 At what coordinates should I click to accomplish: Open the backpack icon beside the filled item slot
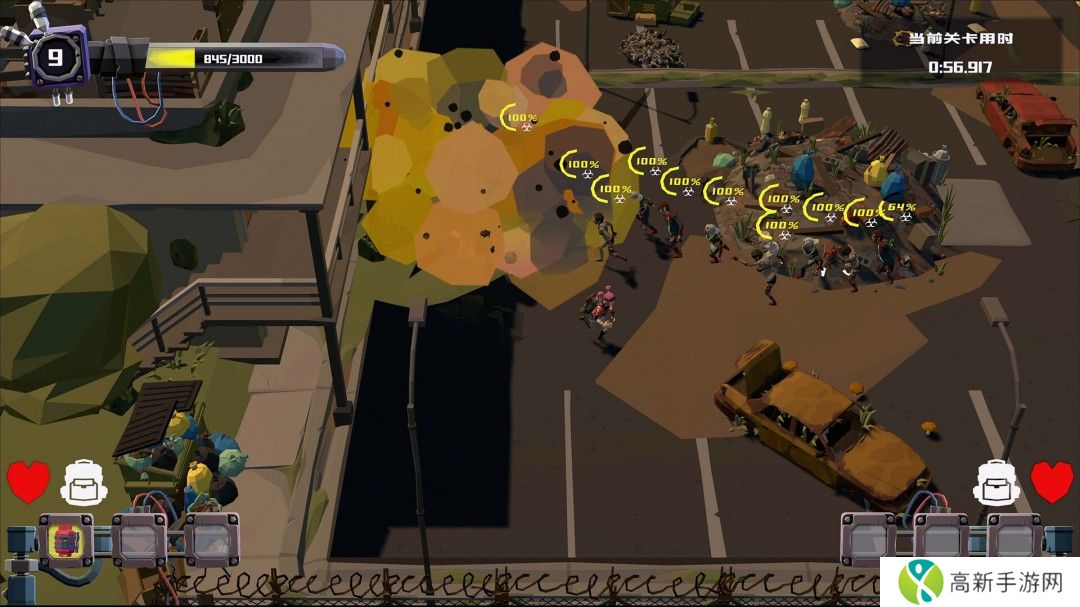(83, 483)
